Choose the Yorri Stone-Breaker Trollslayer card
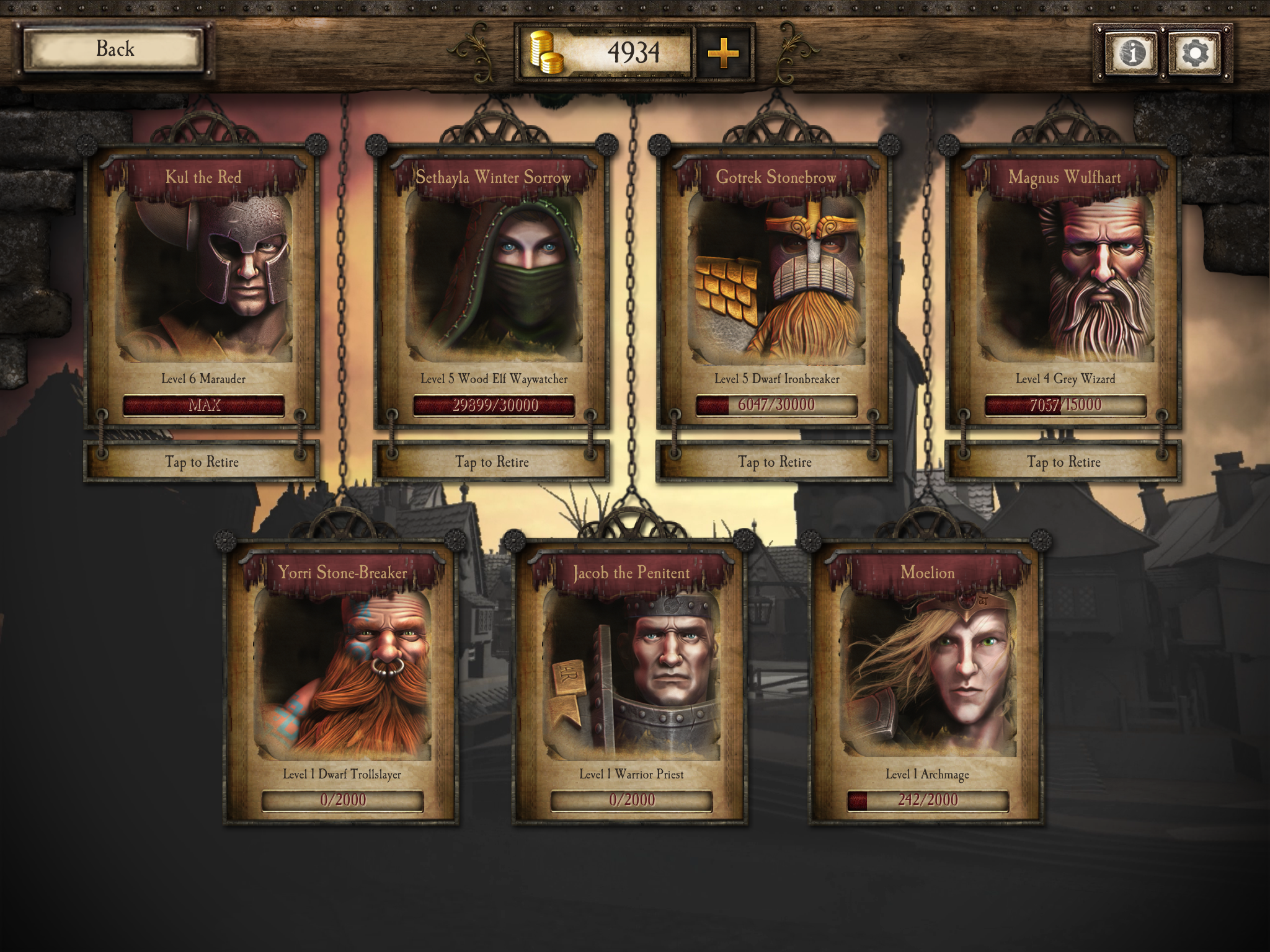 [x=342, y=676]
